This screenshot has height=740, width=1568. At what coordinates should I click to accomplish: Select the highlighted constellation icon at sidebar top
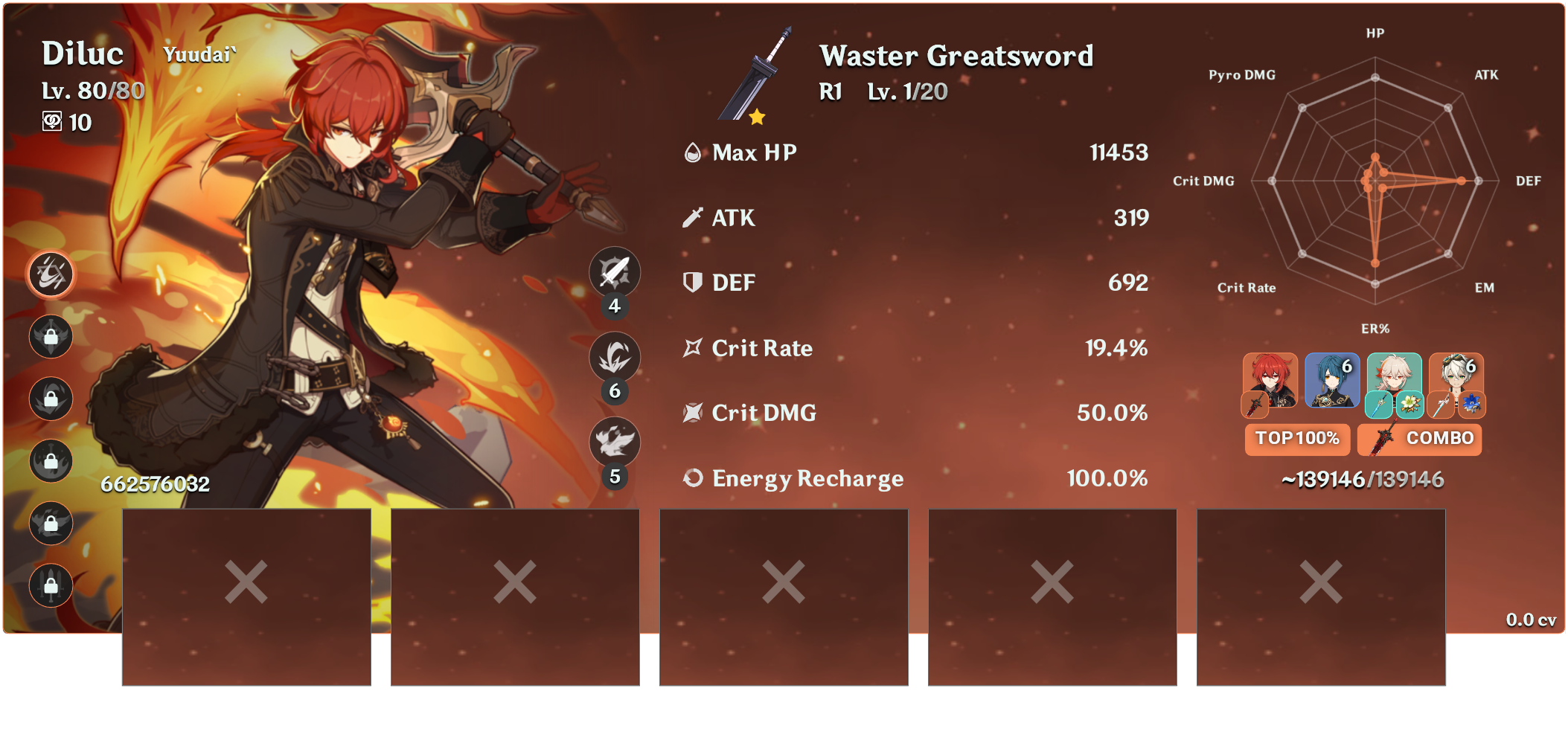point(50,274)
